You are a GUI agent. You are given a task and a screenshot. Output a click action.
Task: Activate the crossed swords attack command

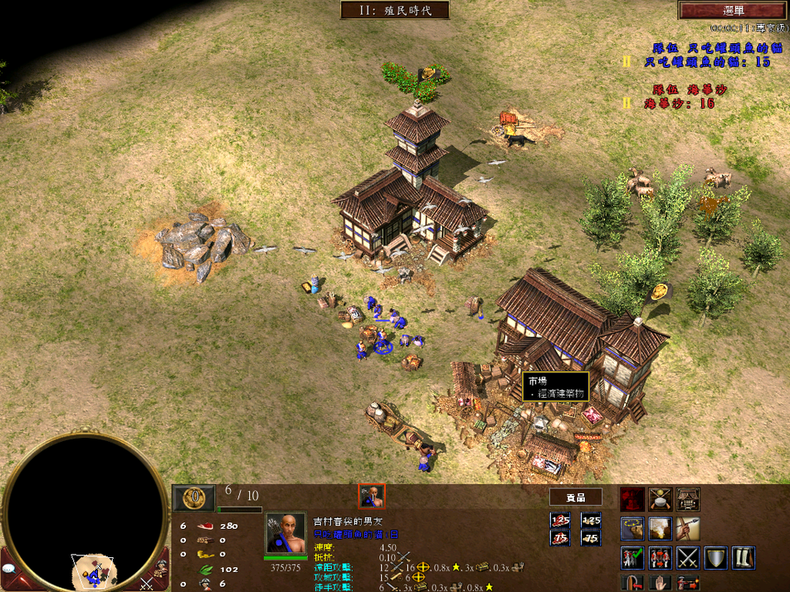[x=687, y=557]
